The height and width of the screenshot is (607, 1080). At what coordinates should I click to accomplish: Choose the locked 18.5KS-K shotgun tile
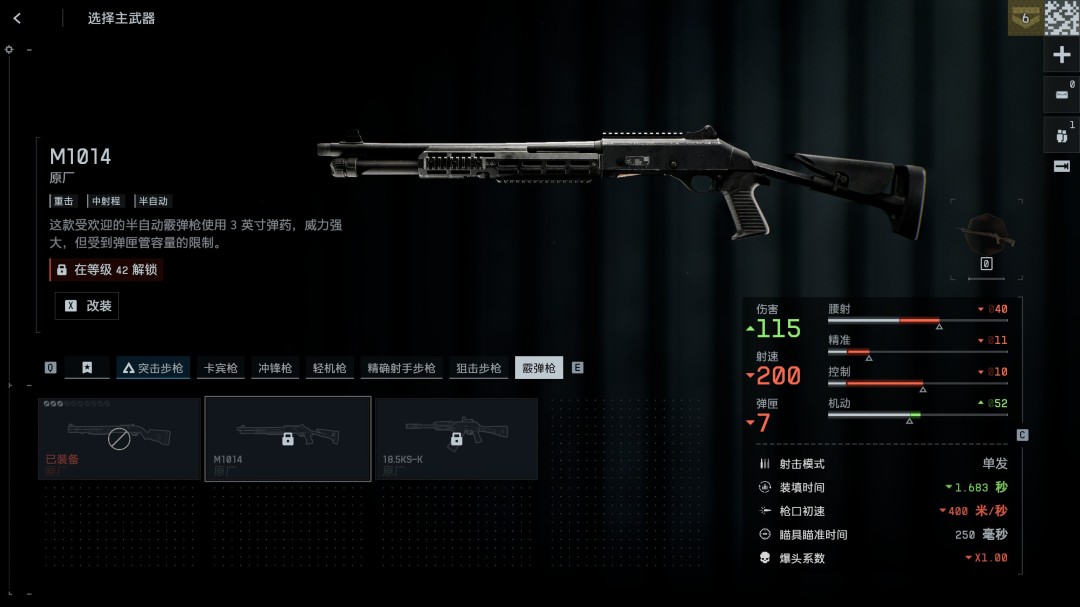(x=456, y=439)
